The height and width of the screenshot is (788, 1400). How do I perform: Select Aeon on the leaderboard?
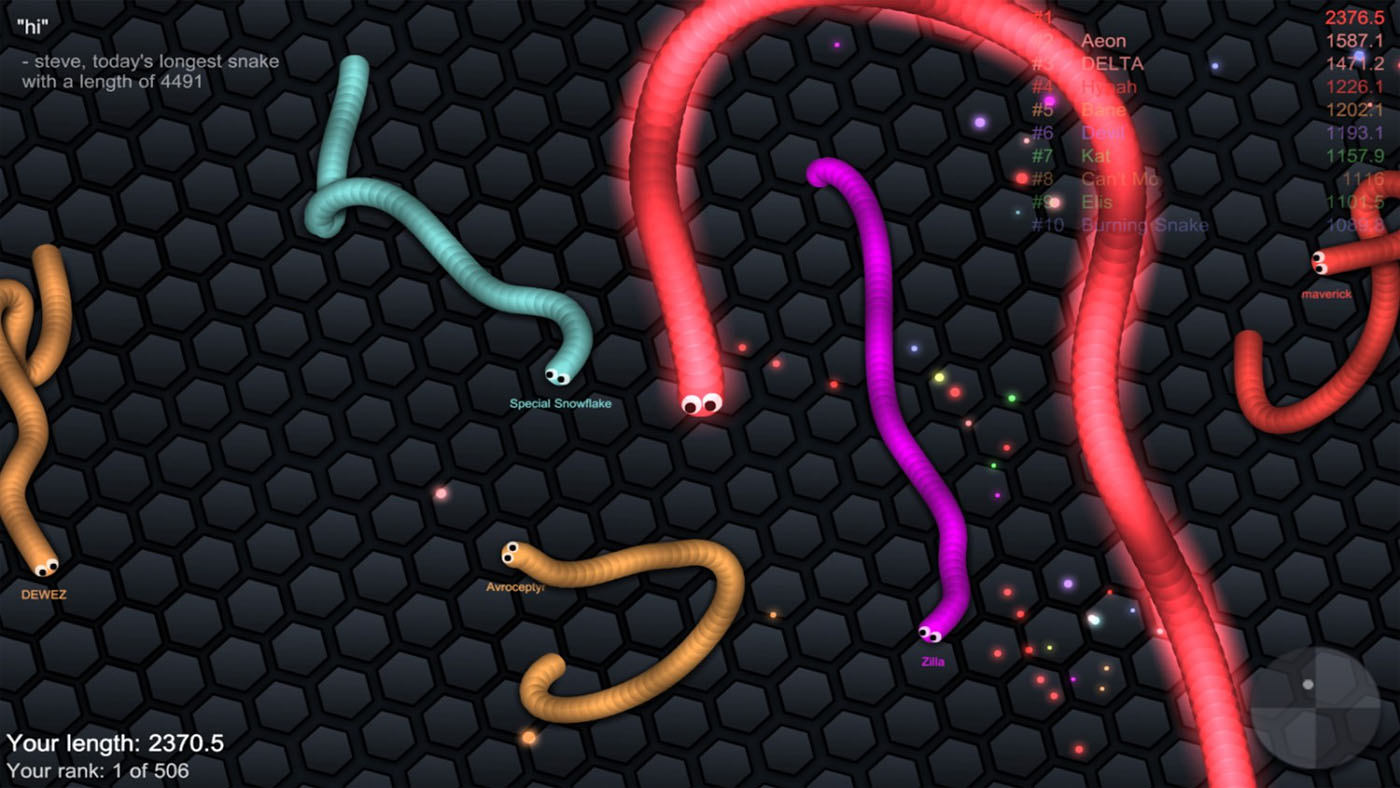(x=1103, y=40)
